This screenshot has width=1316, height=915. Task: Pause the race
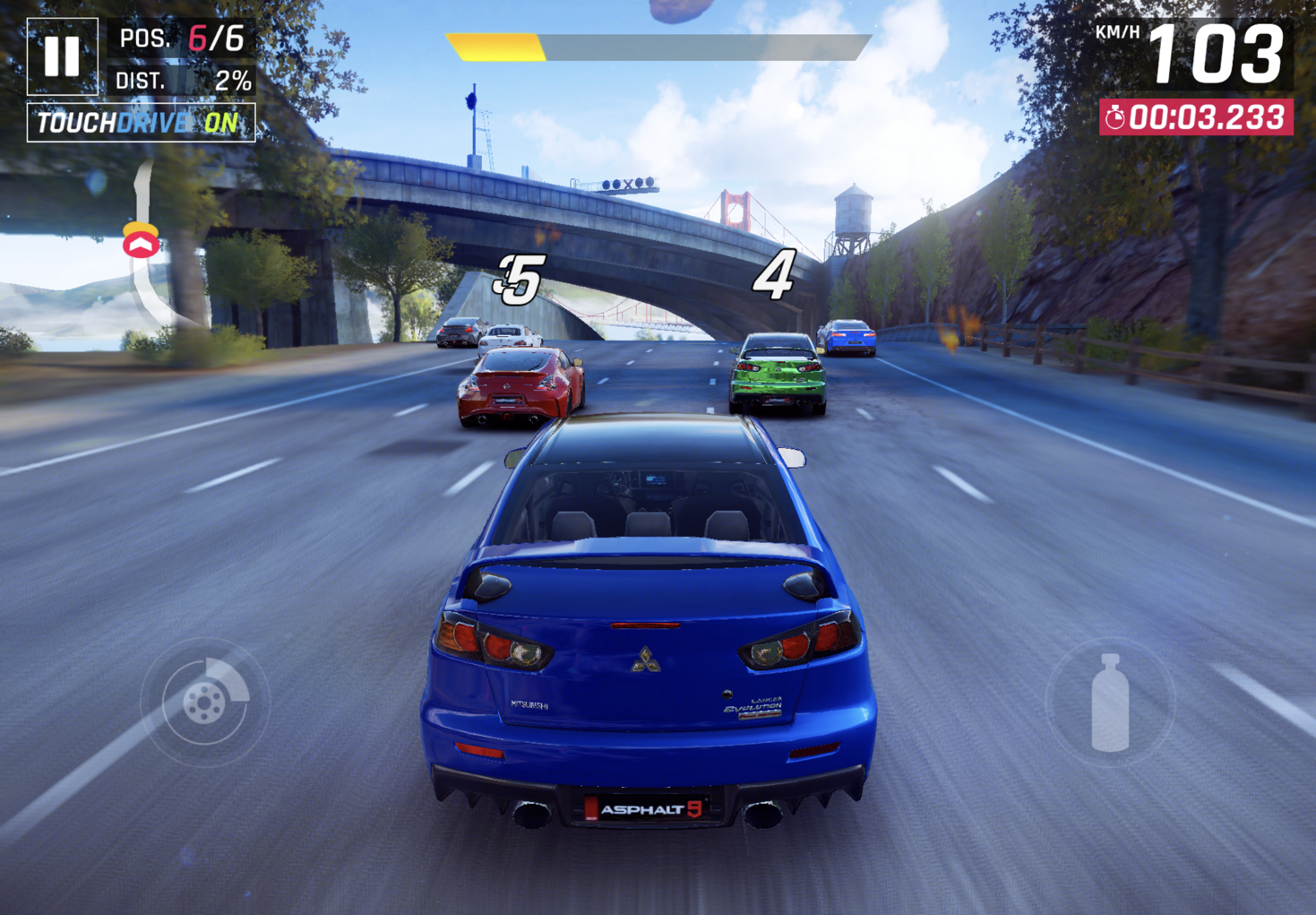(x=62, y=56)
